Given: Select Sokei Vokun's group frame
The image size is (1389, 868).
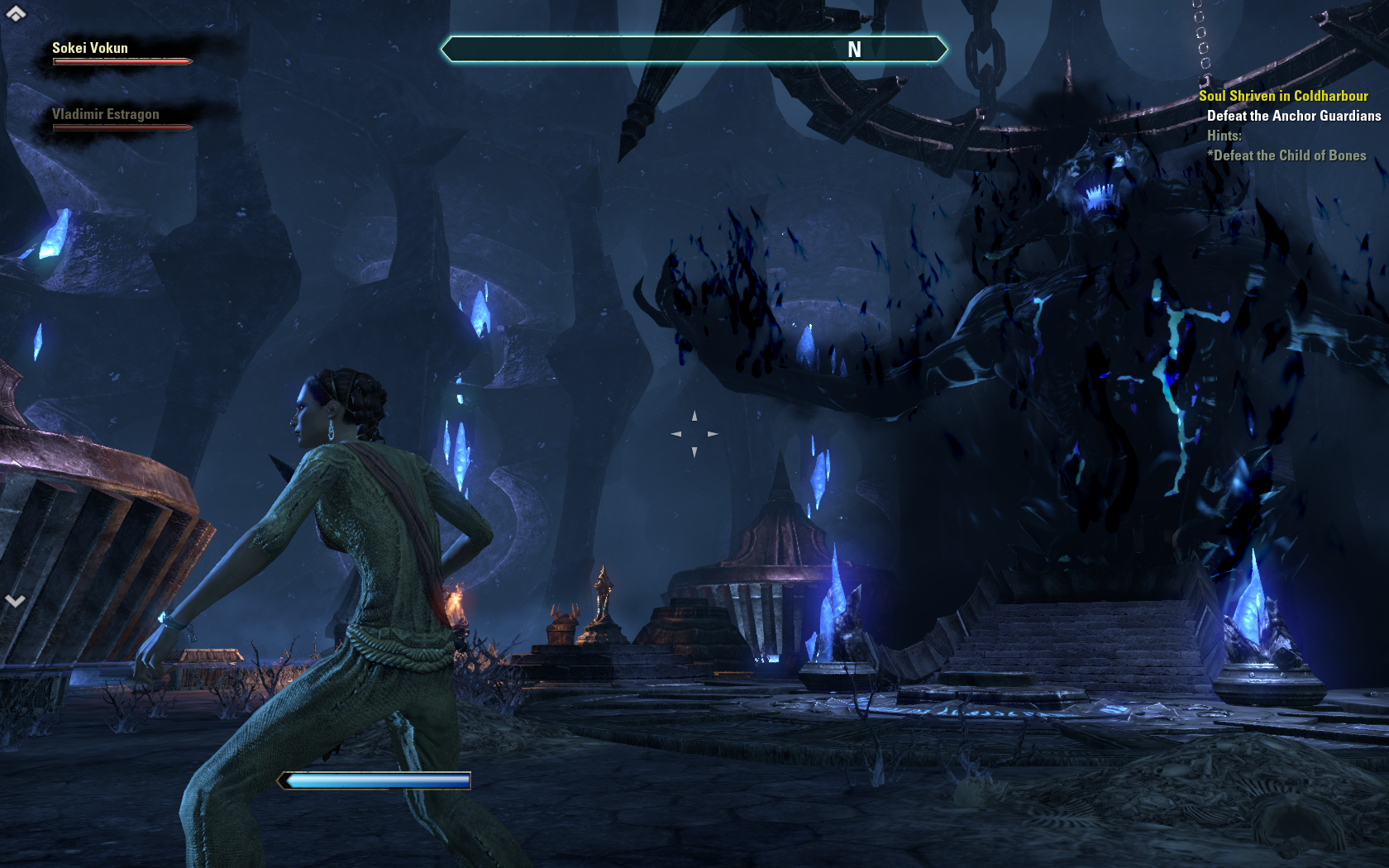Looking at the screenshot, I should (x=121, y=53).
